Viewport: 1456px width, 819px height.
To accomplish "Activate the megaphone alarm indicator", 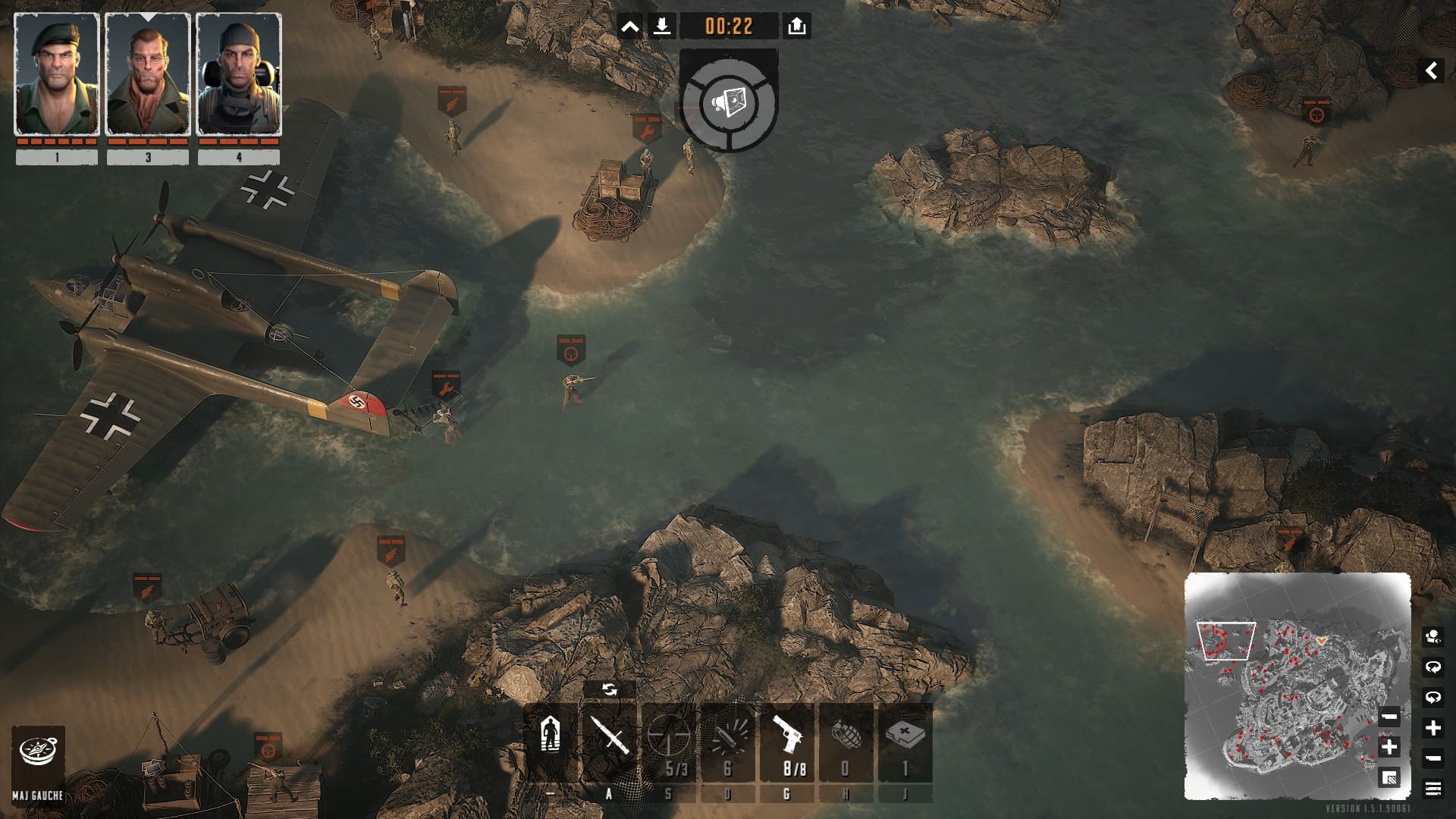I will (729, 102).
